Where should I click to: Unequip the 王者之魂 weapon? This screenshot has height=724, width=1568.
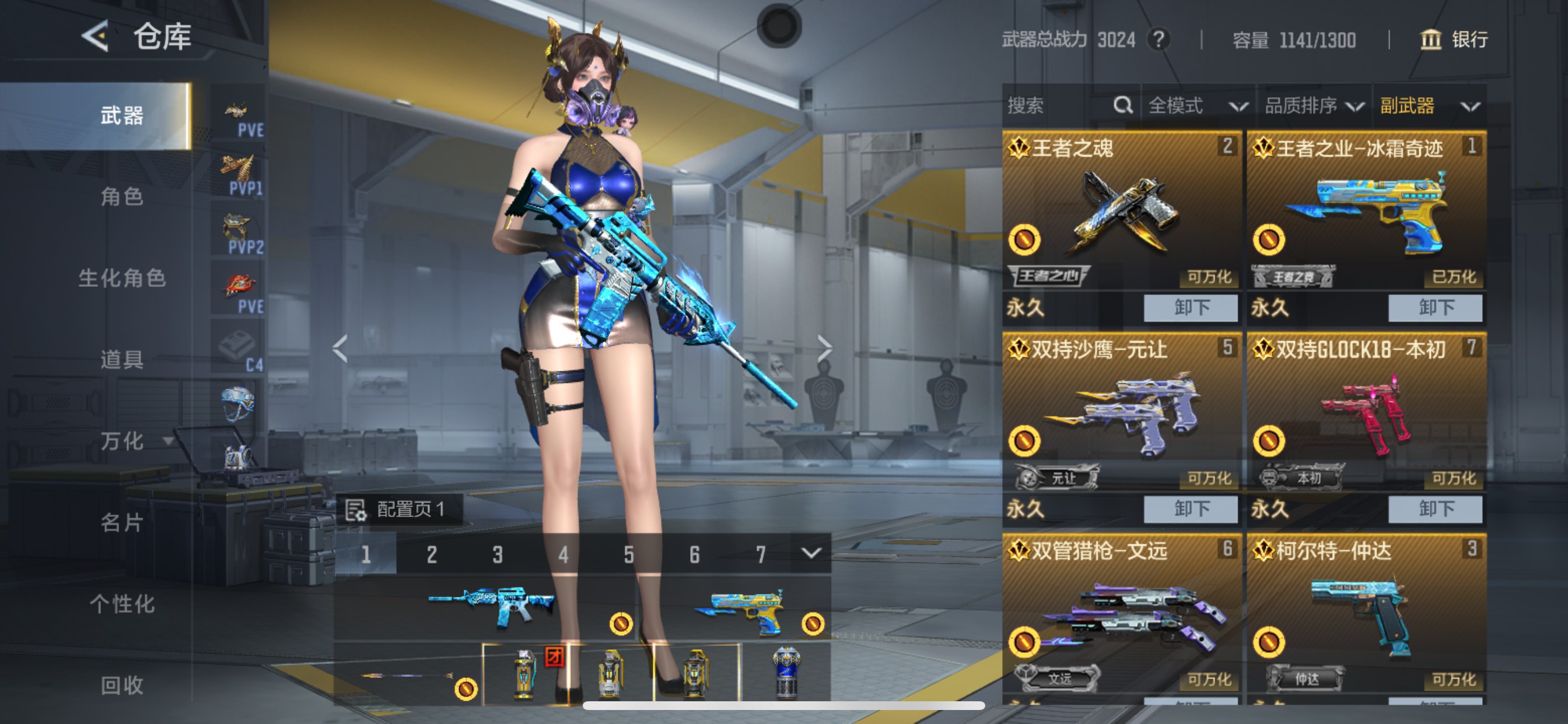pos(1190,307)
